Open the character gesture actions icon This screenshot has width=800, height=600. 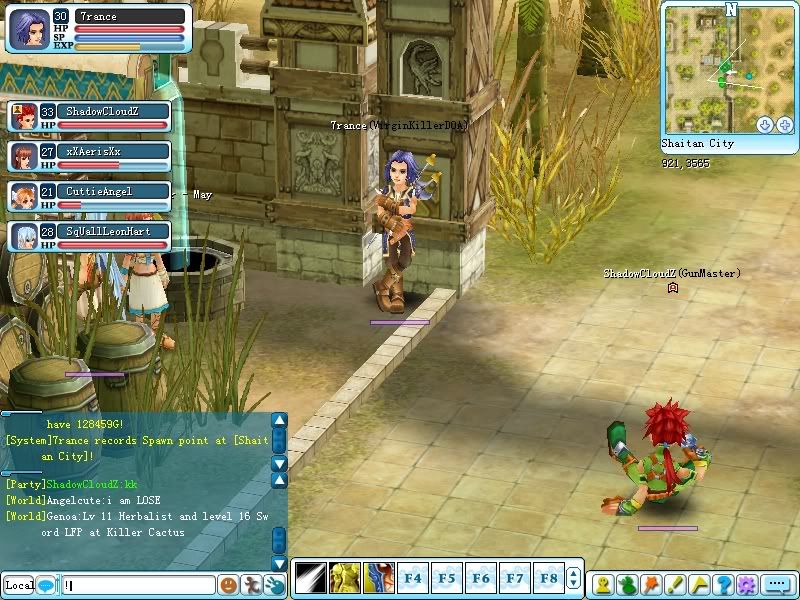point(250,585)
